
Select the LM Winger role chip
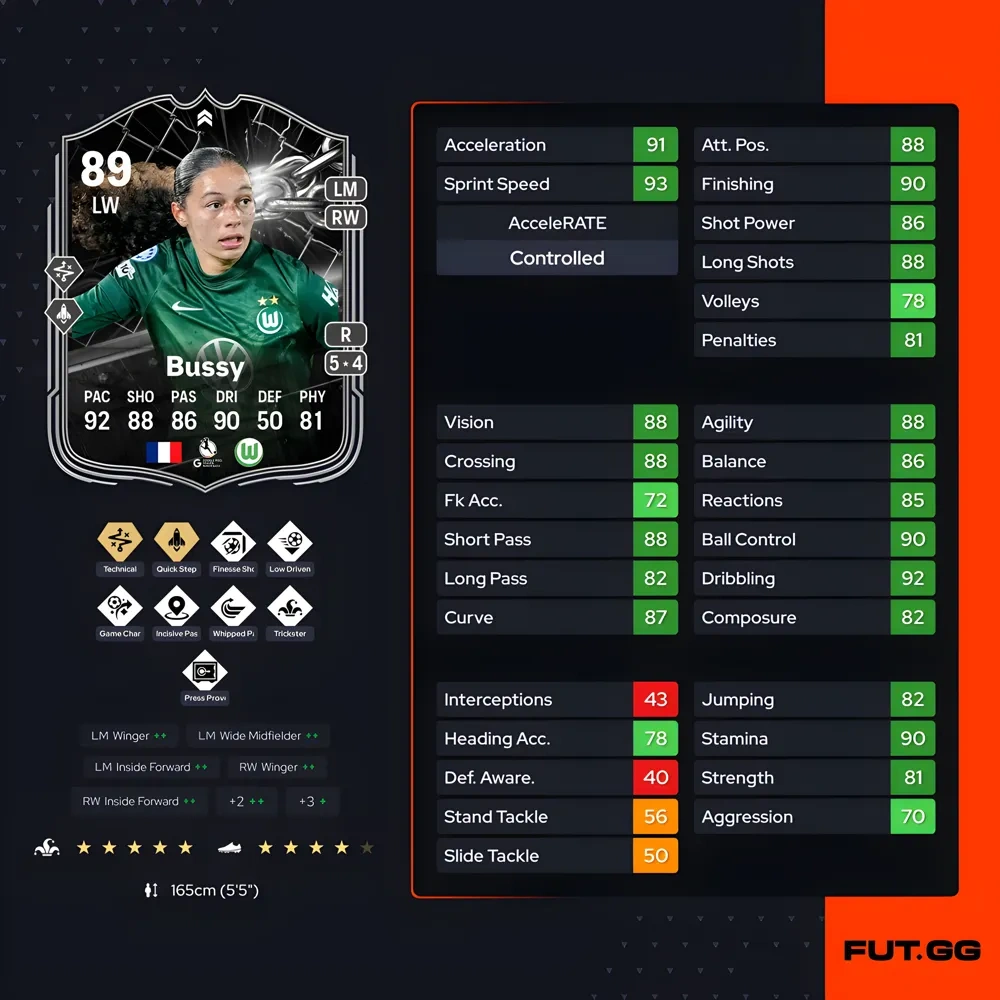pos(129,736)
